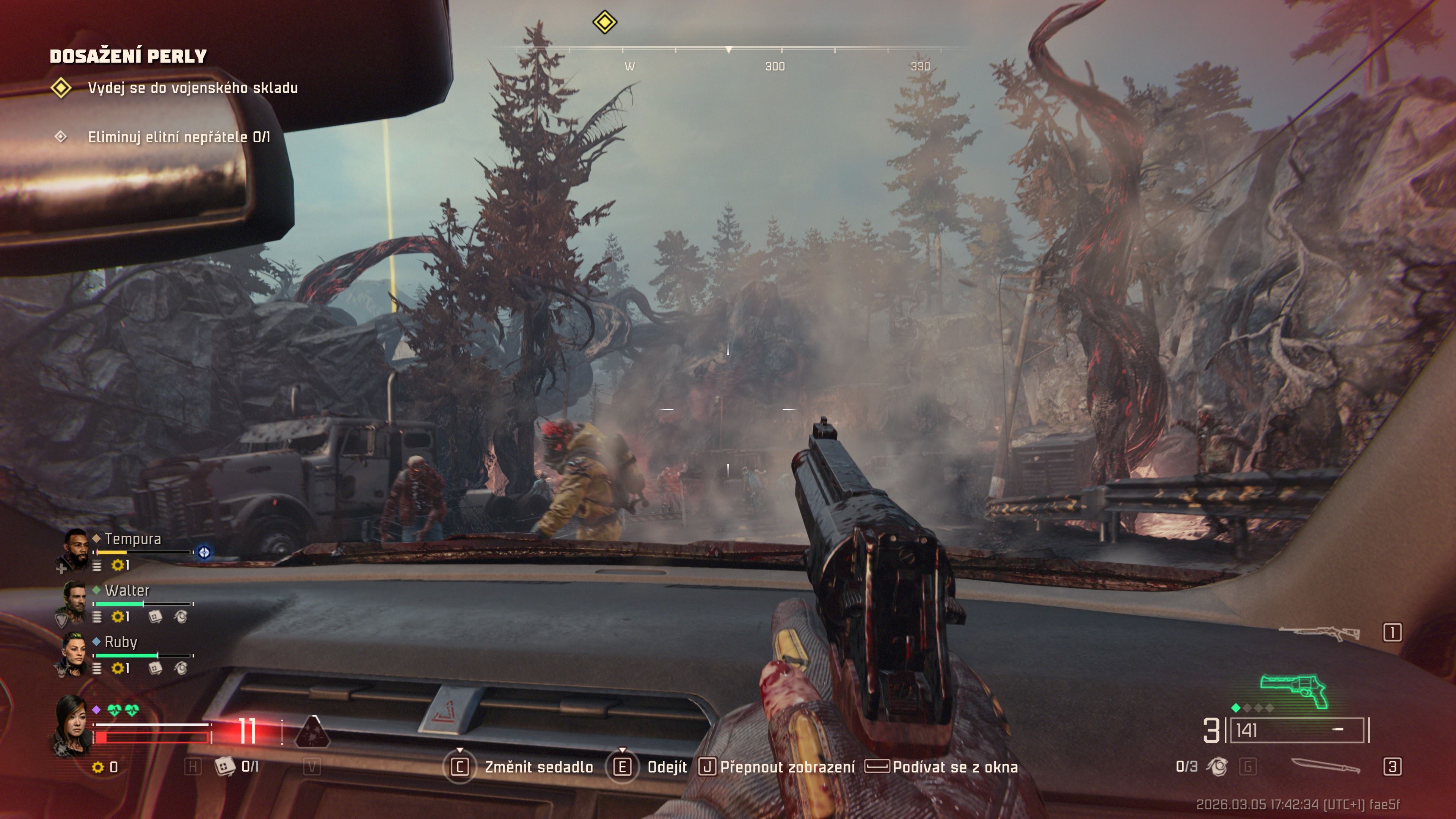Click the grenade throwable icon
The width and height of the screenshot is (1456, 819).
pos(1217,766)
